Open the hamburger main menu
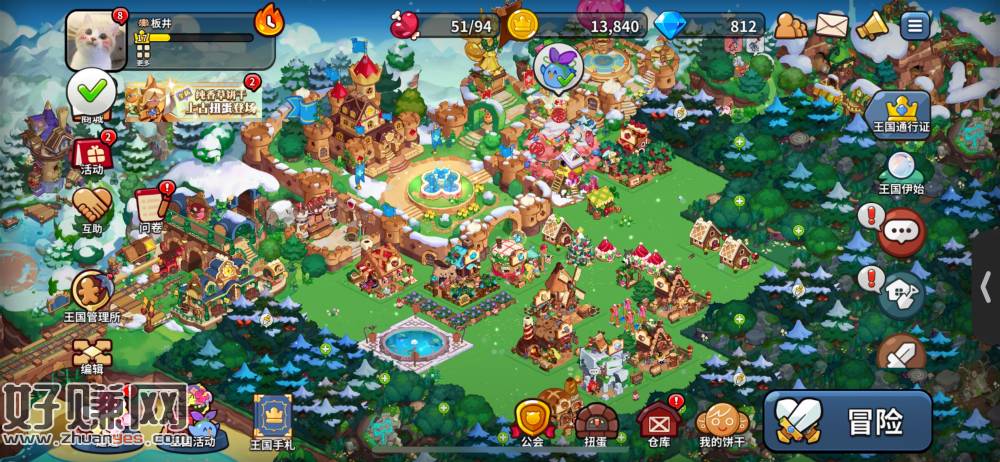Image resolution: width=1000 pixels, height=462 pixels. coord(915,25)
